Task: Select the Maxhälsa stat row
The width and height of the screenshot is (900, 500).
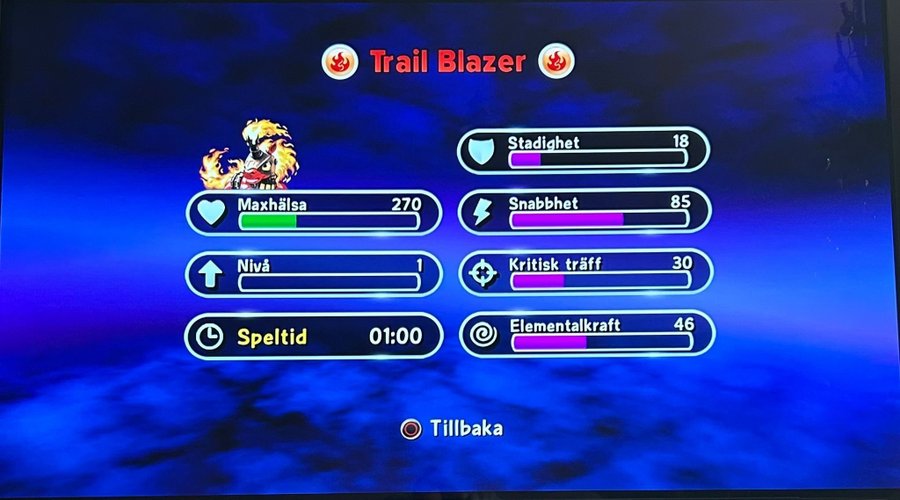Action: (x=313, y=213)
